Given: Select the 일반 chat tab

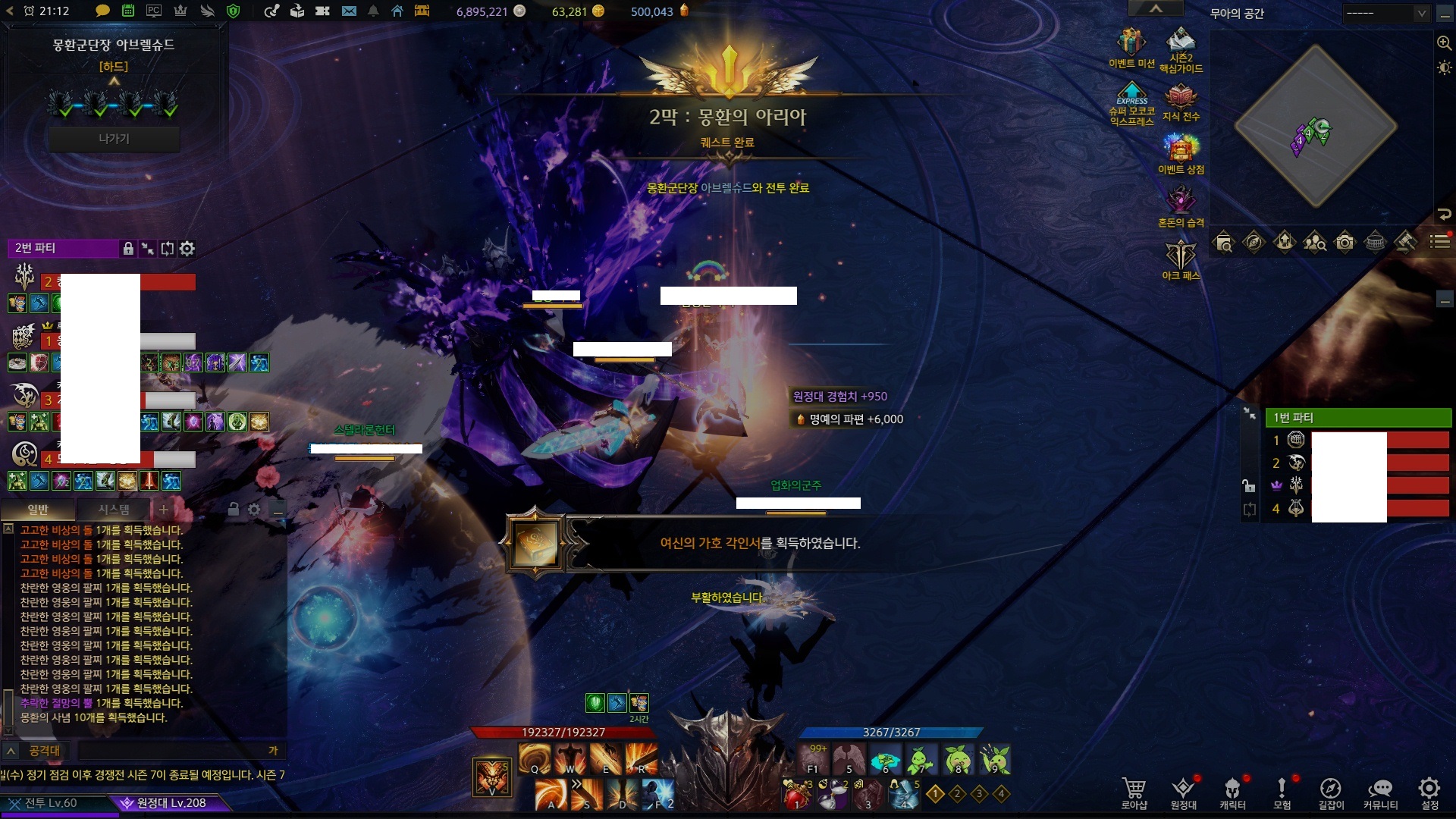Looking at the screenshot, I should point(38,510).
